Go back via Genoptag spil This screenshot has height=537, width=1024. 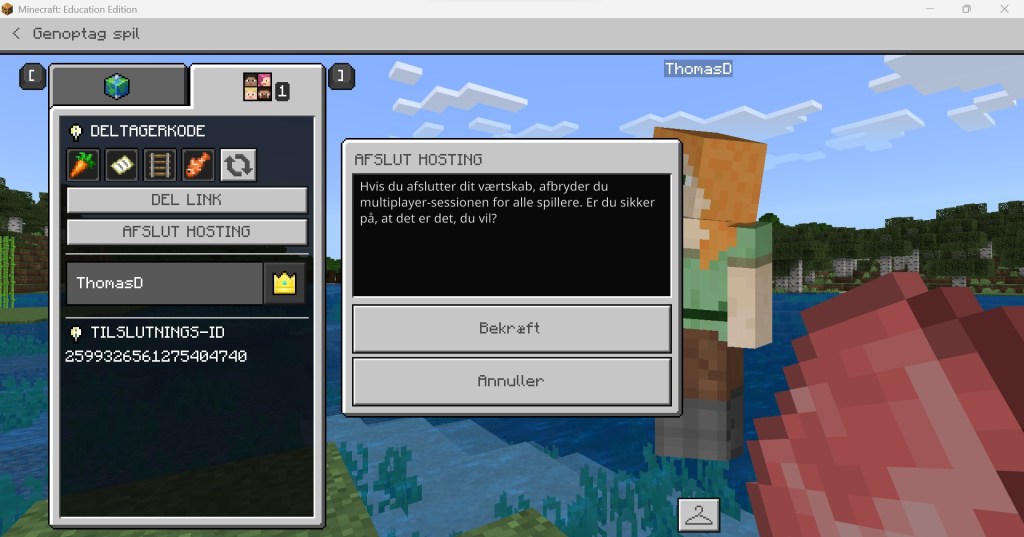(x=75, y=34)
